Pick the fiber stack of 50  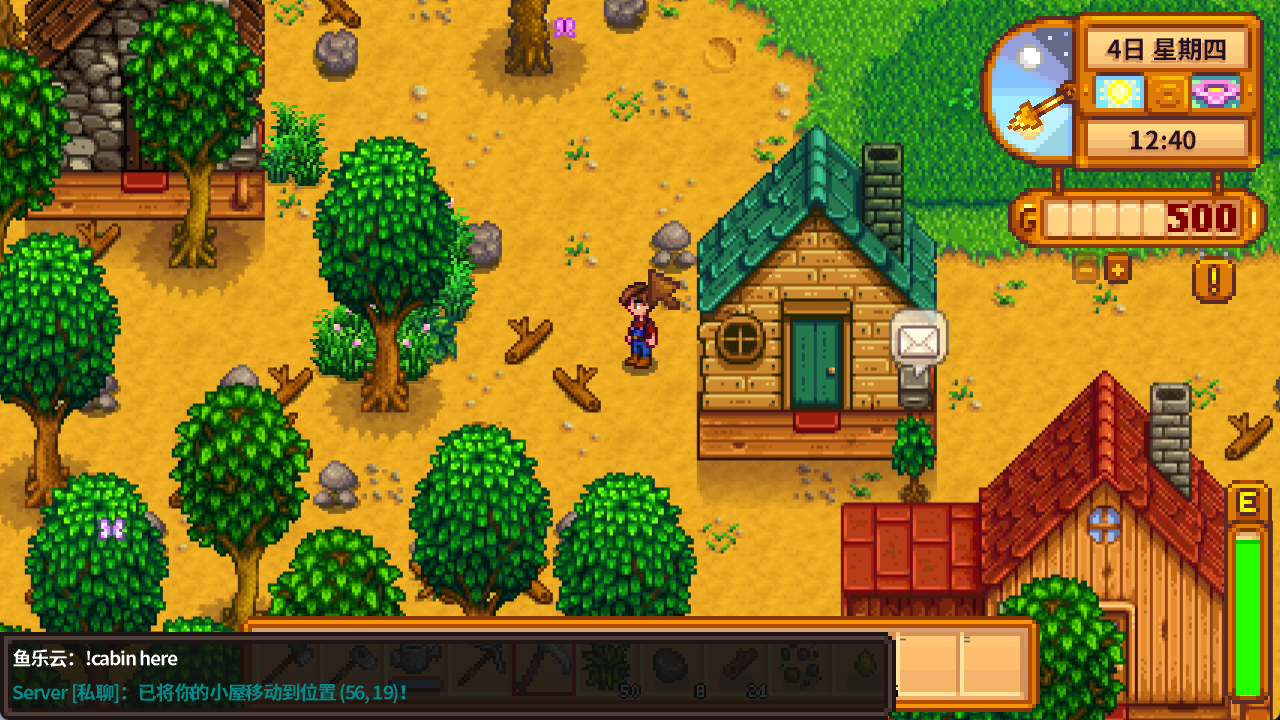(x=607, y=667)
